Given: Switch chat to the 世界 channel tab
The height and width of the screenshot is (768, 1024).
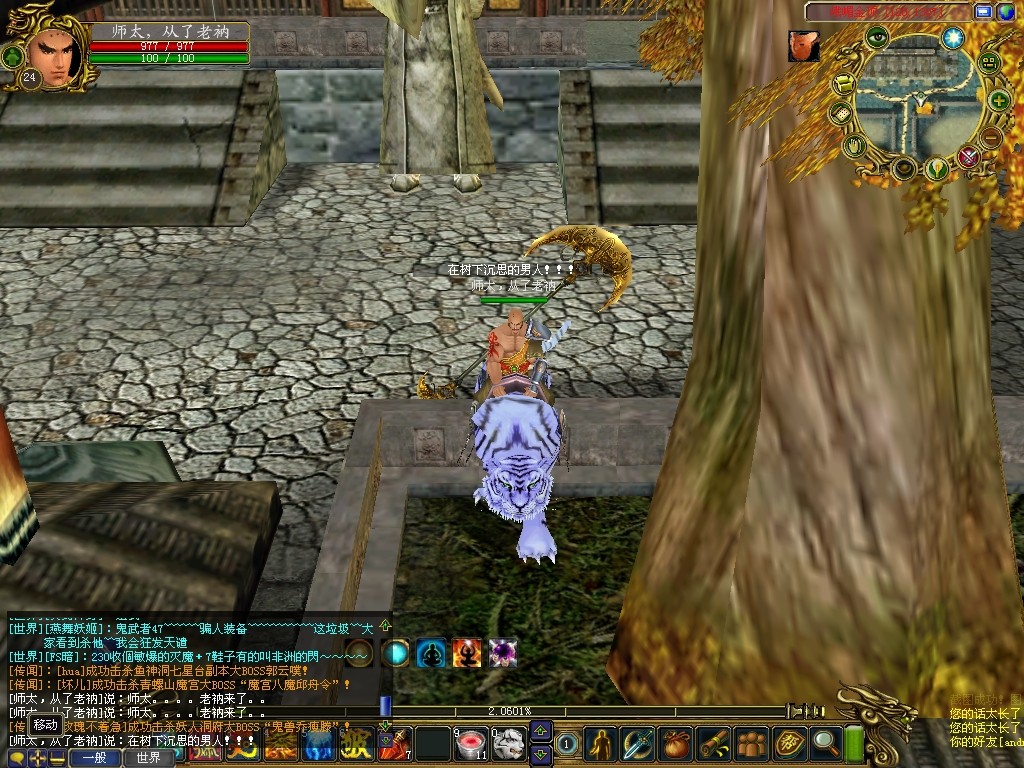Looking at the screenshot, I should pos(148,758).
